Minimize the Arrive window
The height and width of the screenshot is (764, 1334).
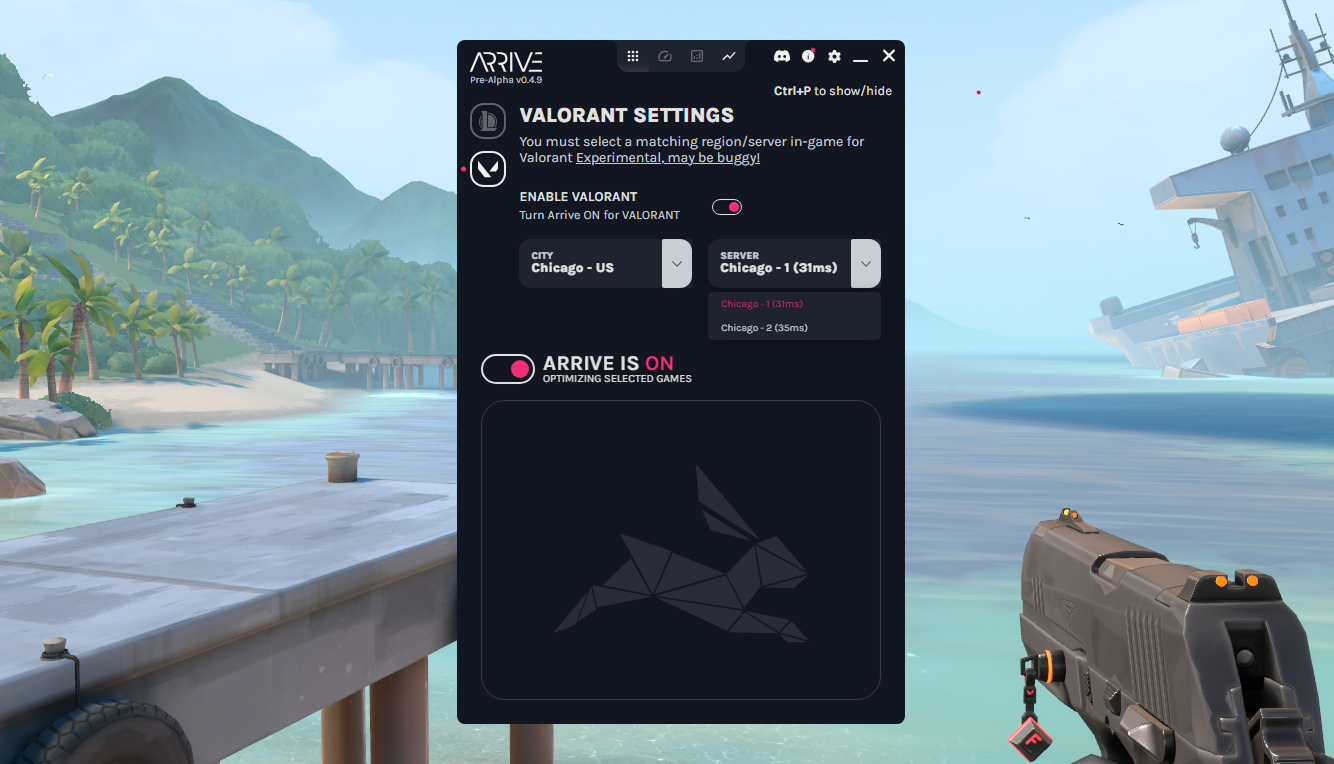tap(861, 60)
